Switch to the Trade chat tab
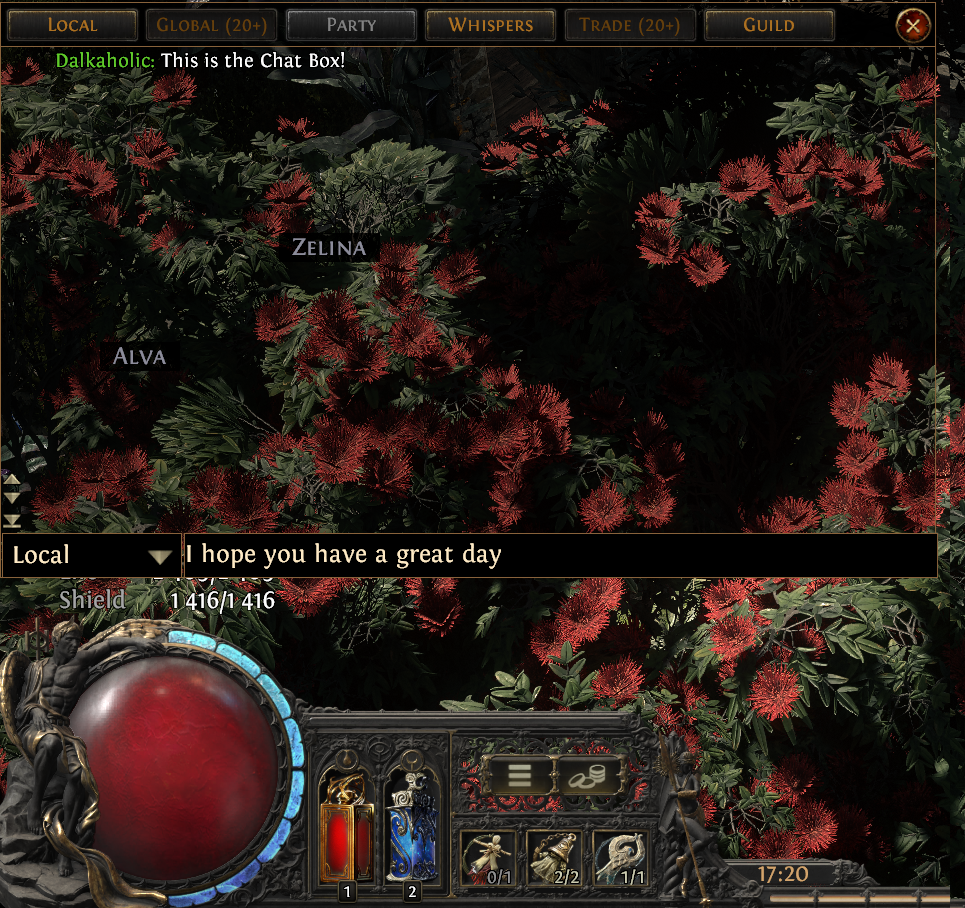Screen dimensions: 965x908 click(x=630, y=24)
